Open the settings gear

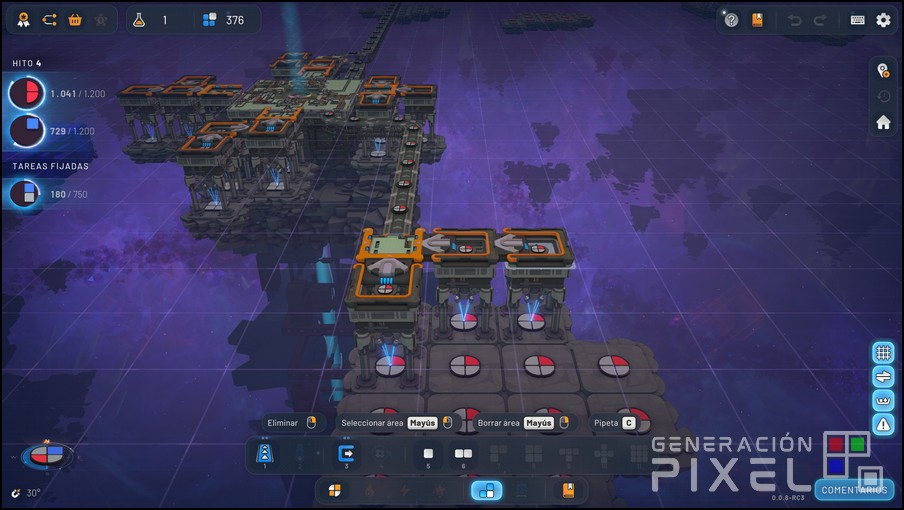tap(883, 20)
